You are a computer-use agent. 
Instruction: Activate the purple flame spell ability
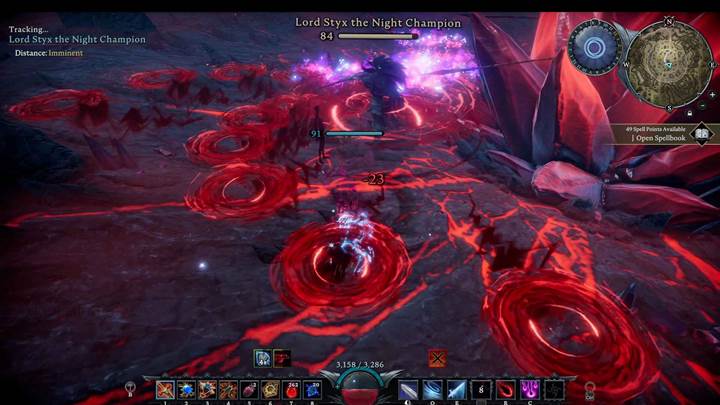click(529, 390)
